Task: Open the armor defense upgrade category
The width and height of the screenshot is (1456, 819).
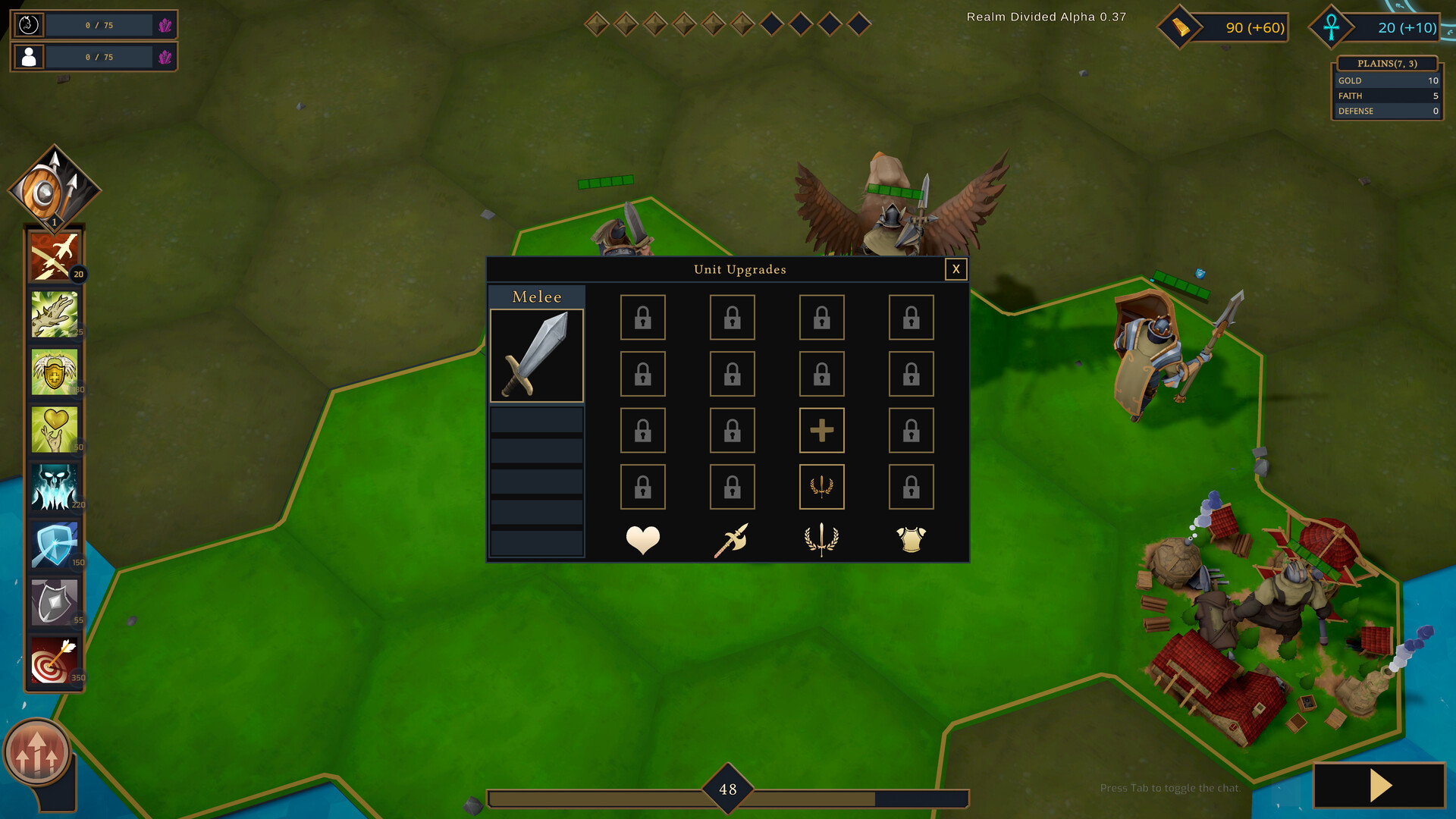Action: coord(911,538)
